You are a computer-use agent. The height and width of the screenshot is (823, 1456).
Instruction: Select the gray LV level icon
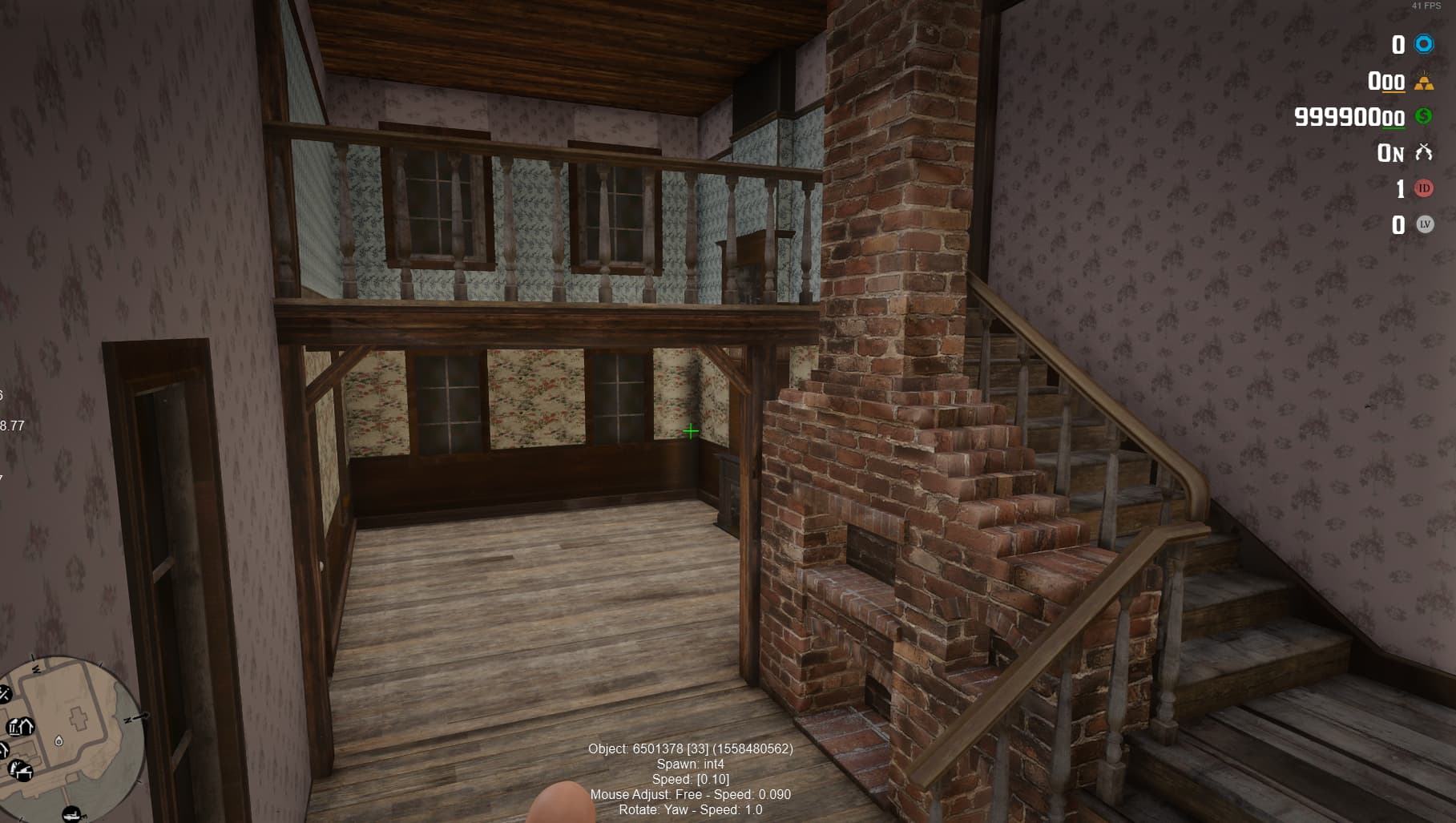(1424, 225)
